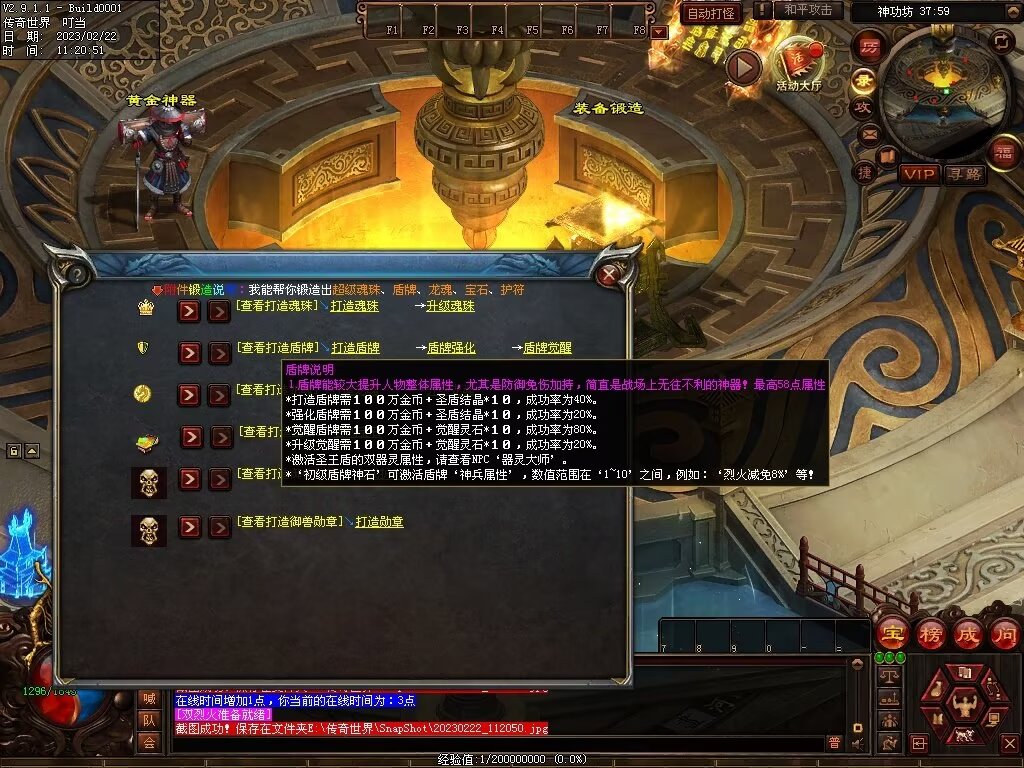The height and width of the screenshot is (768, 1024).
Task: Toggle the 自动打怪 auto-fight button
Action: click(711, 13)
